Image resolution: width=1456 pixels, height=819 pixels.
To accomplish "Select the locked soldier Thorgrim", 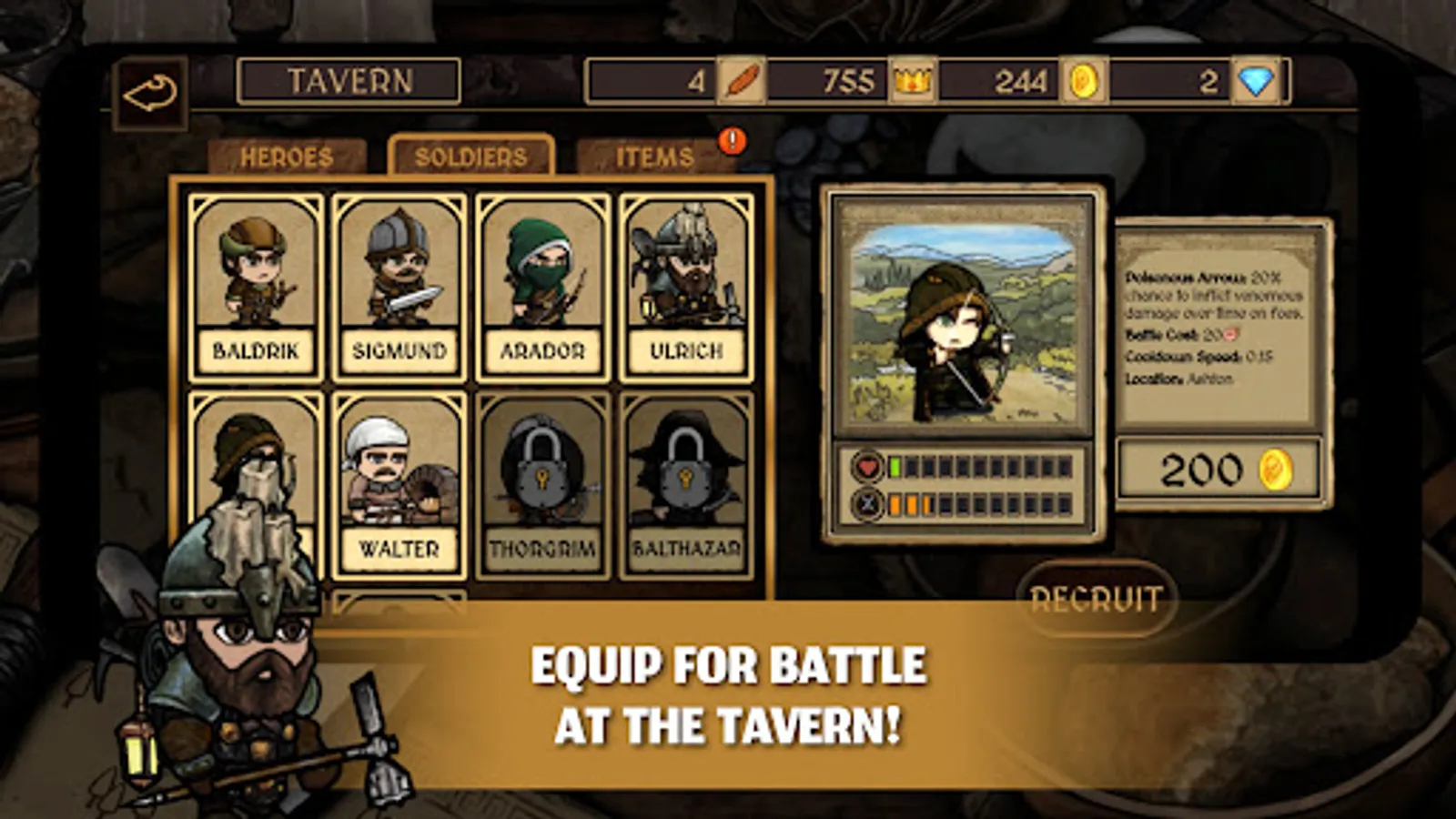I will pyautogui.click(x=543, y=482).
